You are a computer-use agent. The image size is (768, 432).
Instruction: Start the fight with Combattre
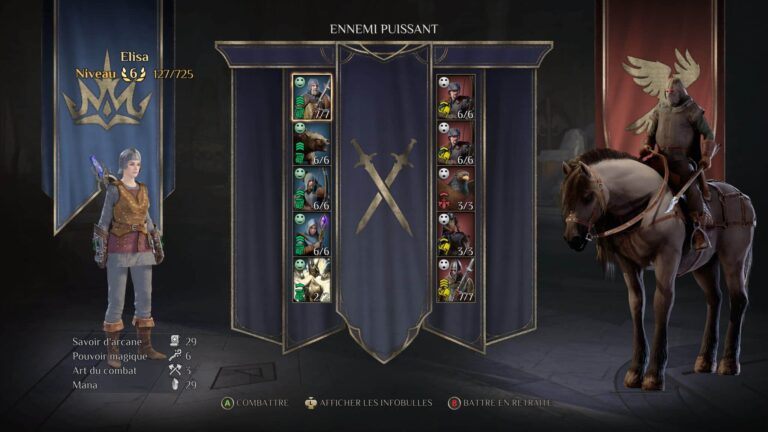pyautogui.click(x=256, y=403)
